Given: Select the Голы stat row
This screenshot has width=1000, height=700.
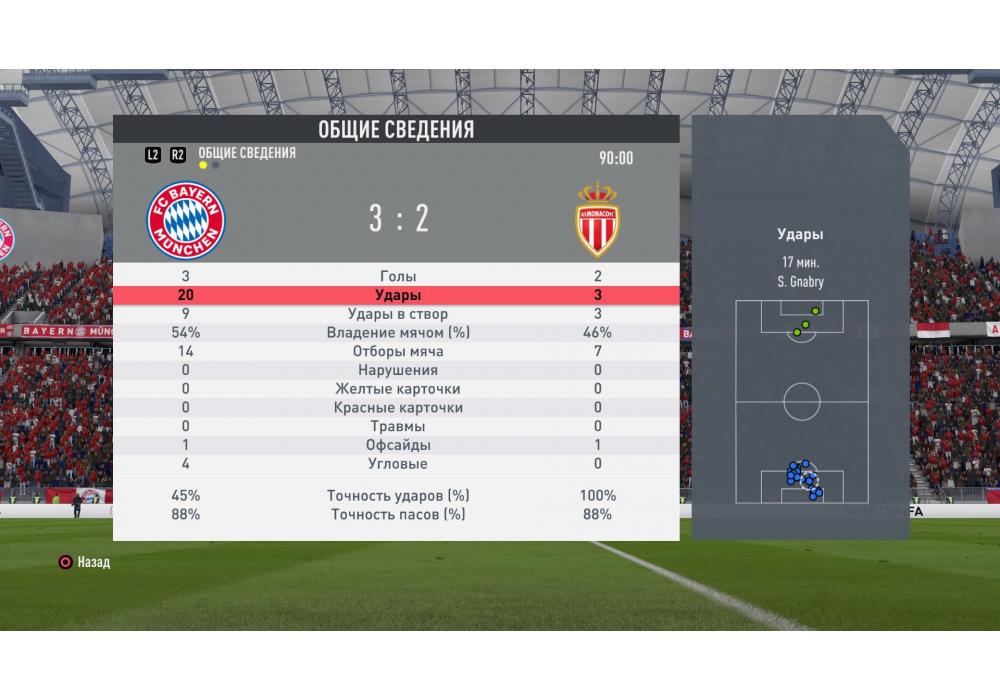Looking at the screenshot, I should (x=397, y=276).
